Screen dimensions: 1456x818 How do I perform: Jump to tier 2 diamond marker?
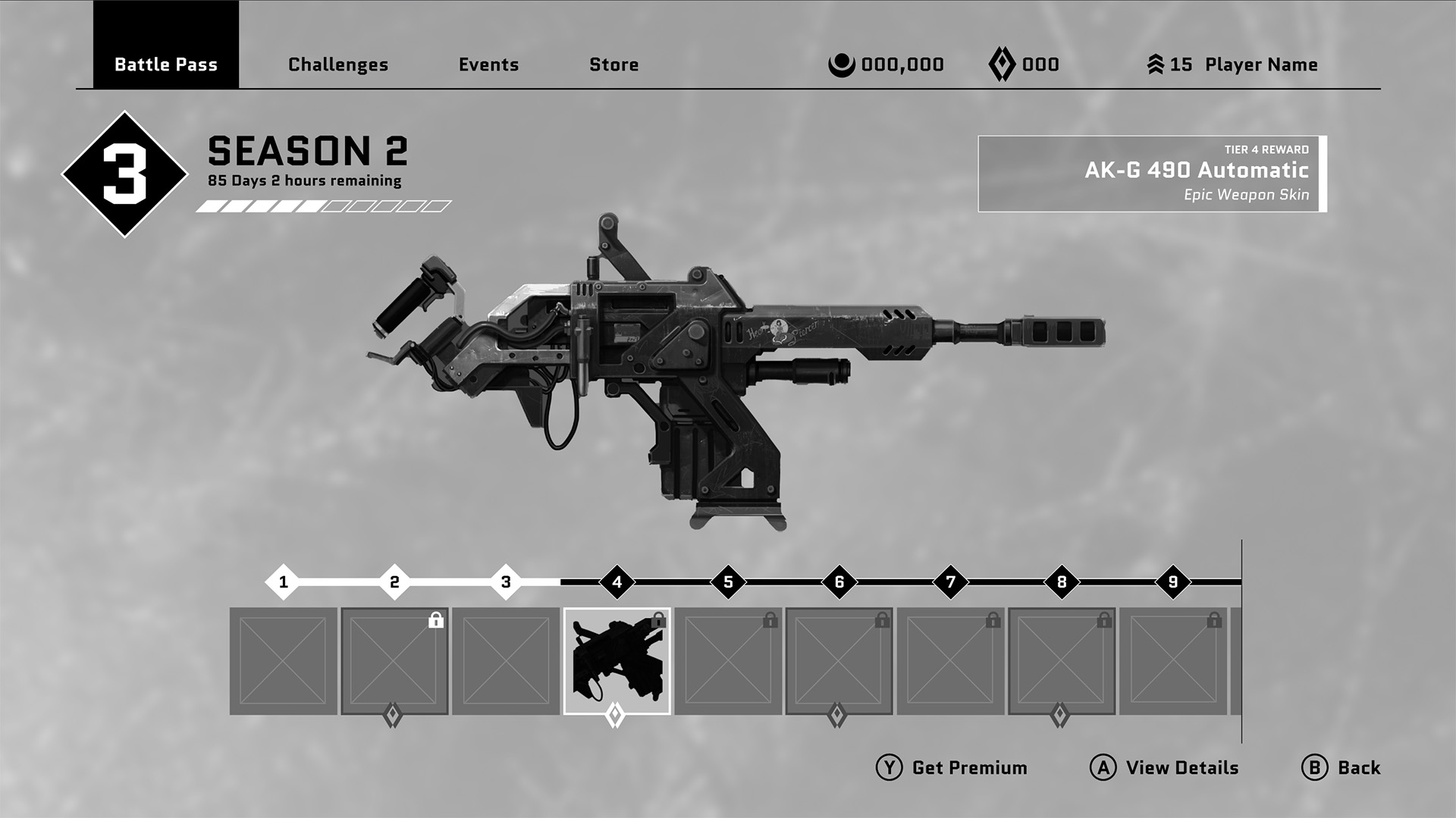point(394,582)
